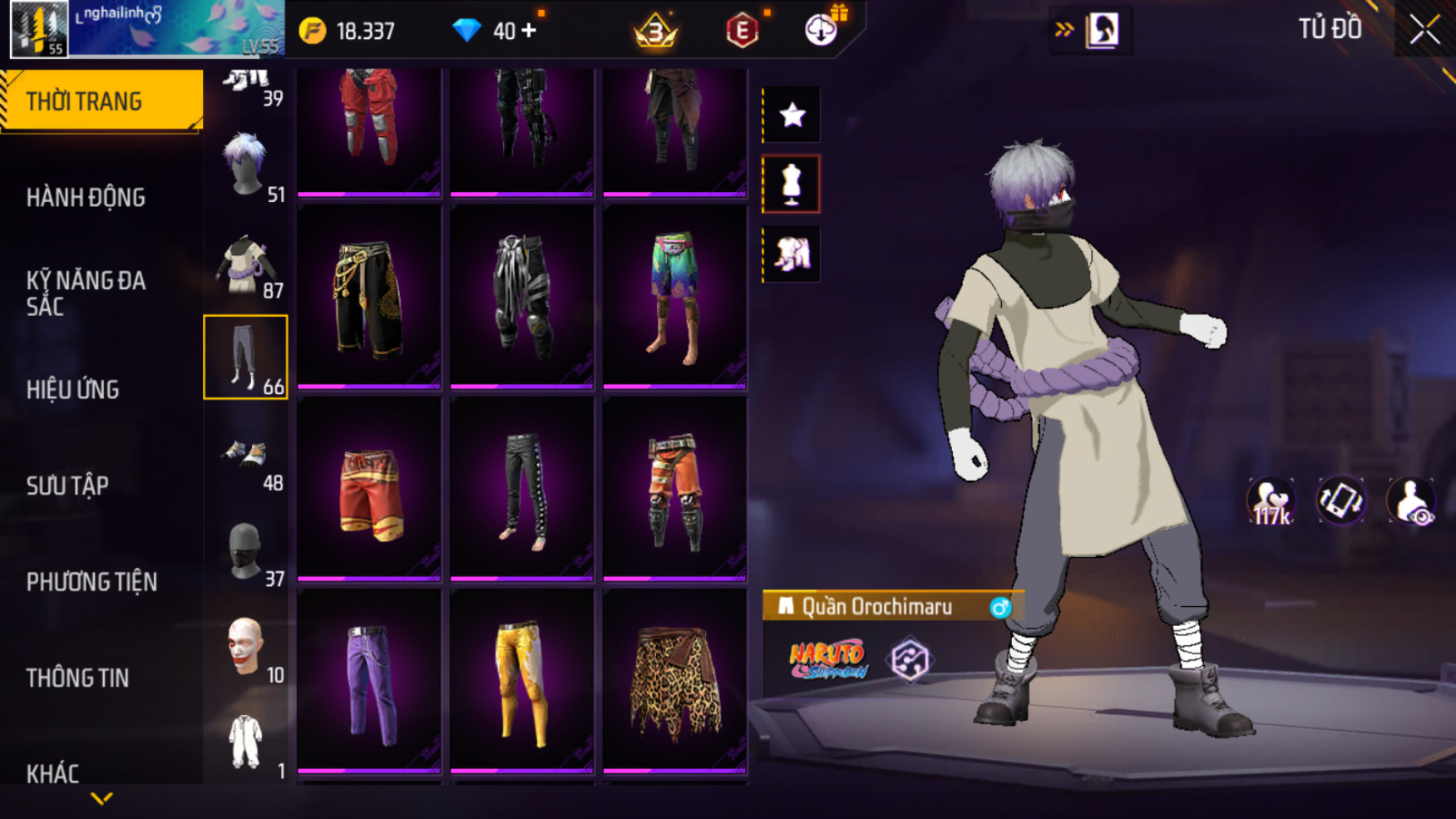Select the Phương Tiện menu entry
The height and width of the screenshot is (819, 1456).
click(91, 582)
